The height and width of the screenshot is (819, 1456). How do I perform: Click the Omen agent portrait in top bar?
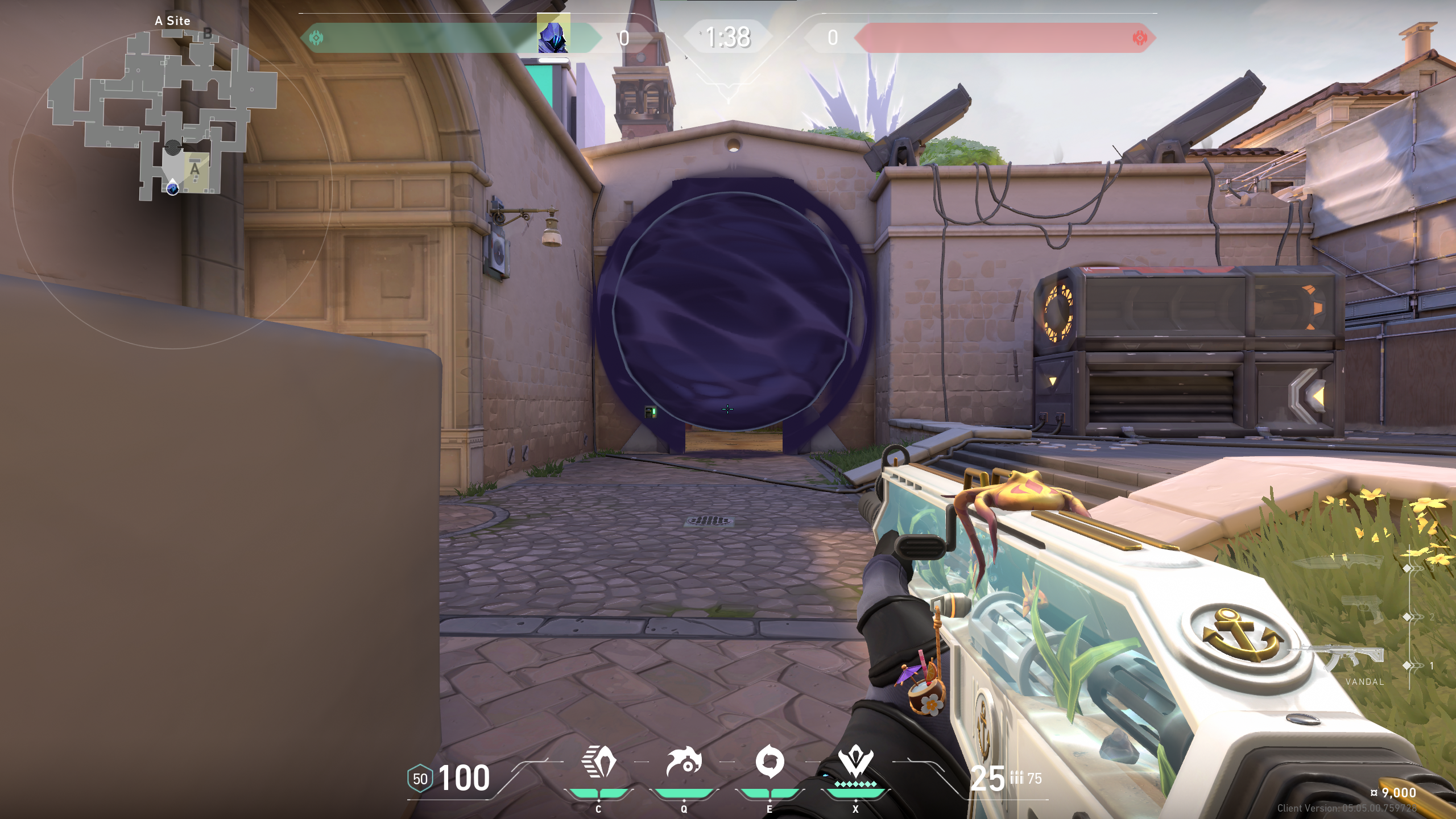coord(553,35)
